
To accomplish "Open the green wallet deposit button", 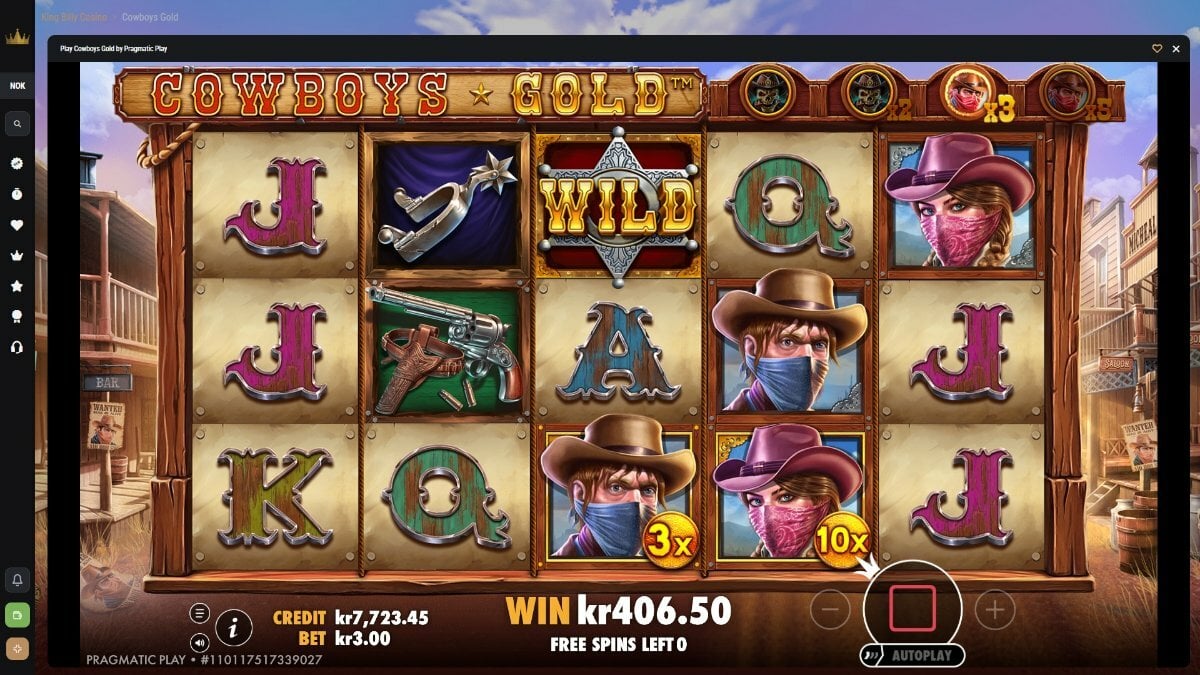I will (17, 614).
